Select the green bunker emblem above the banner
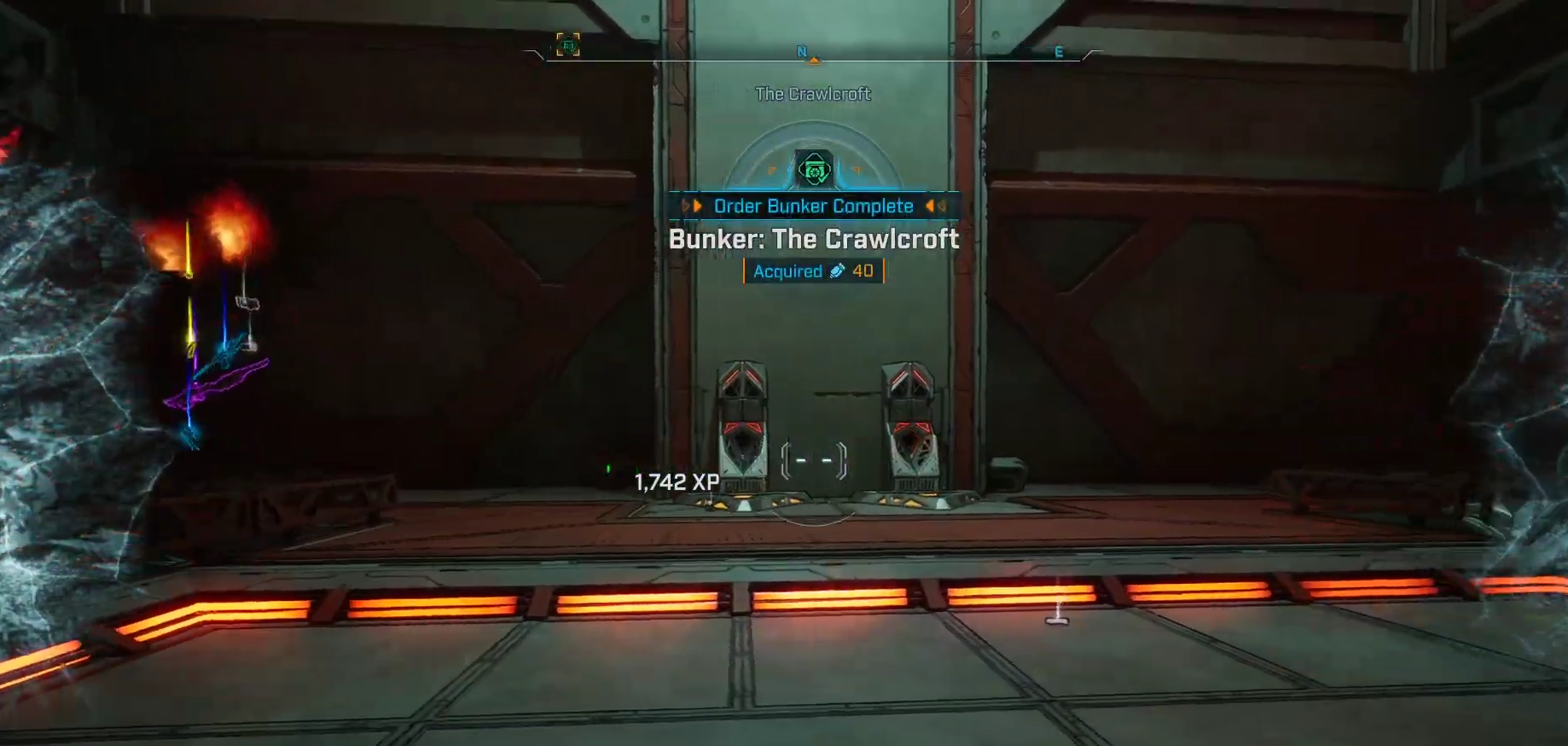Image resolution: width=1568 pixels, height=746 pixels. pyautogui.click(x=814, y=169)
